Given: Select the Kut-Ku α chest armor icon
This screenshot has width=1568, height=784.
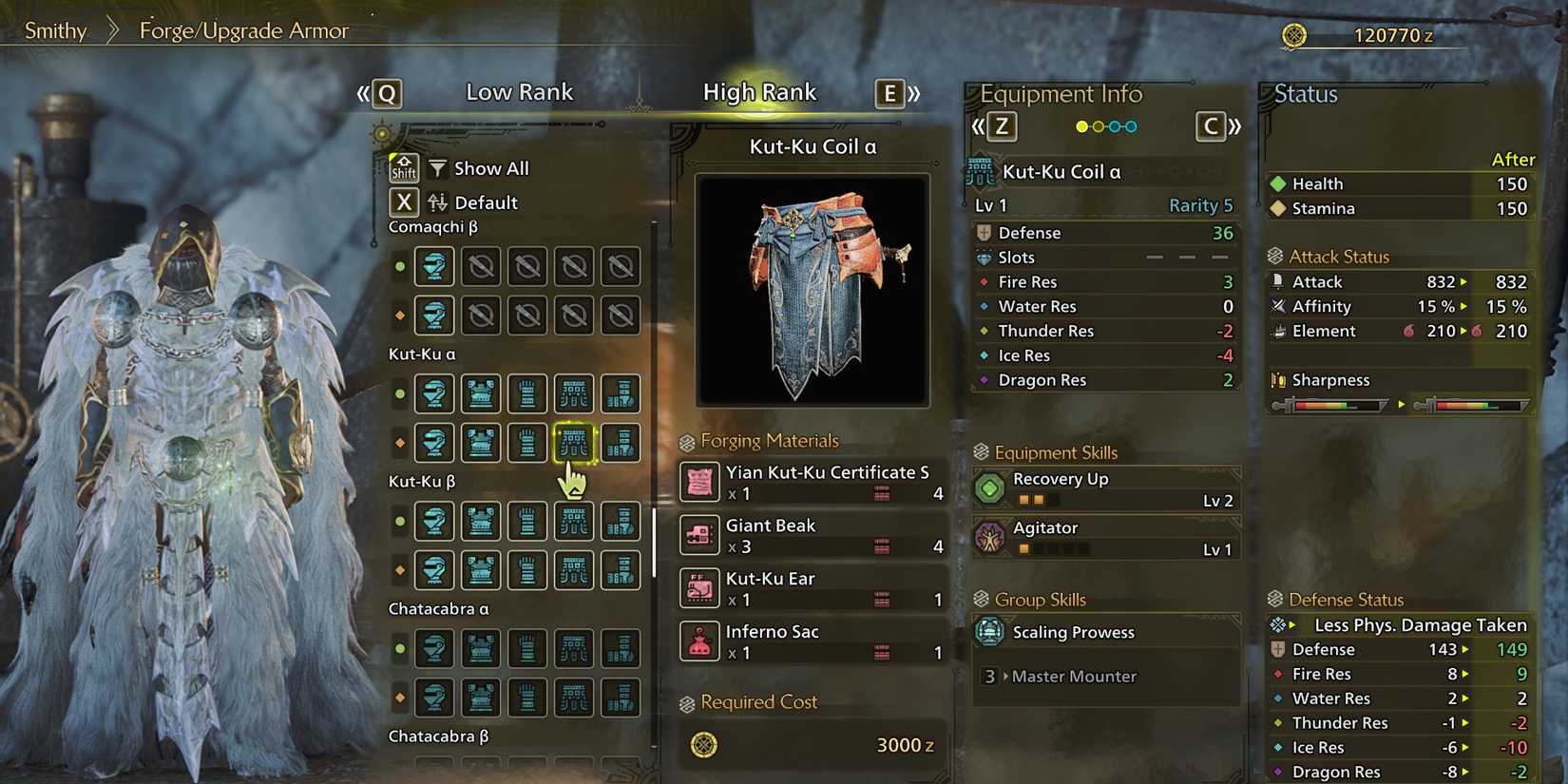Looking at the screenshot, I should [x=481, y=393].
